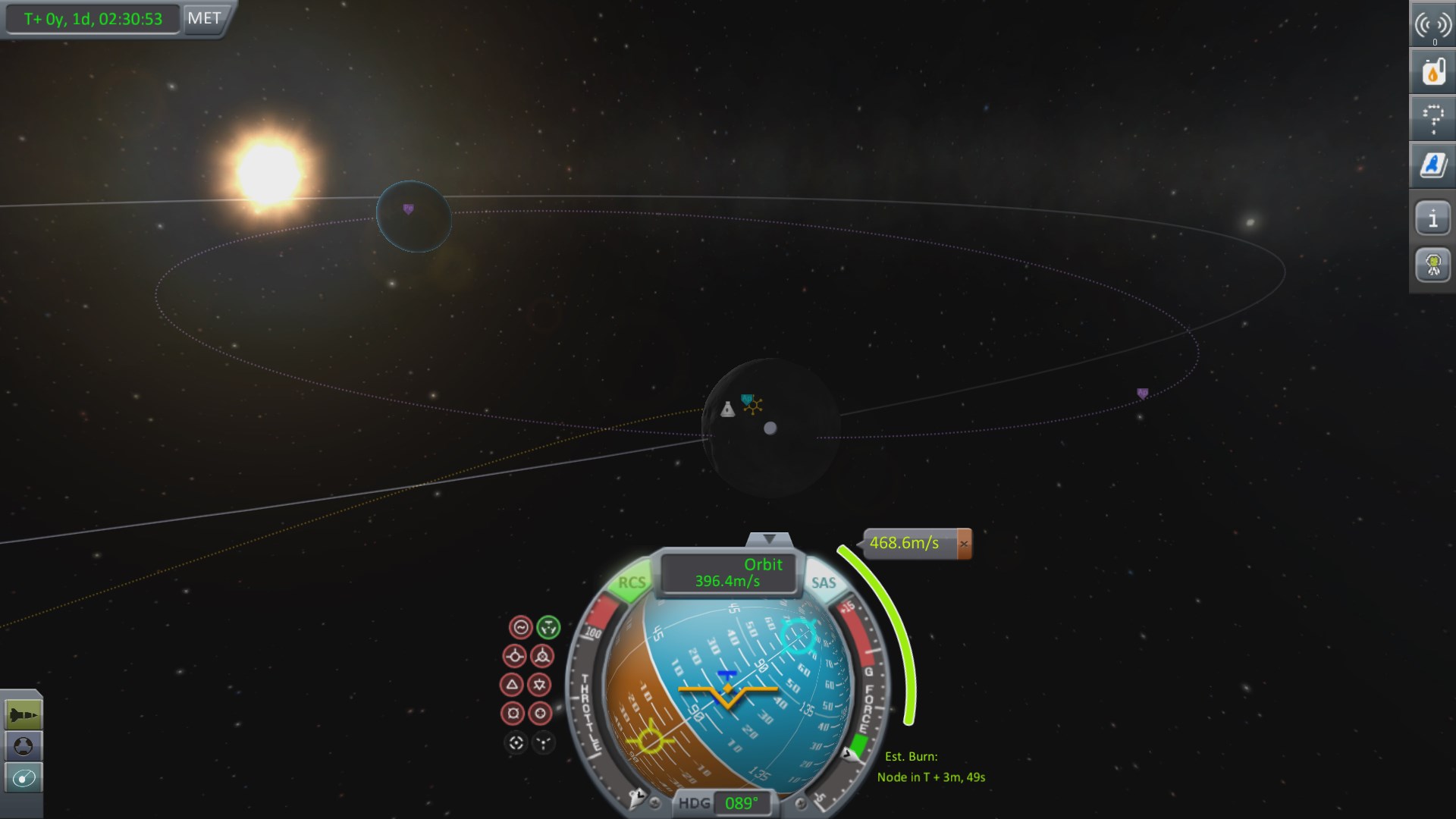
Task: Open the CommNet antenna panel
Action: coord(1432,24)
